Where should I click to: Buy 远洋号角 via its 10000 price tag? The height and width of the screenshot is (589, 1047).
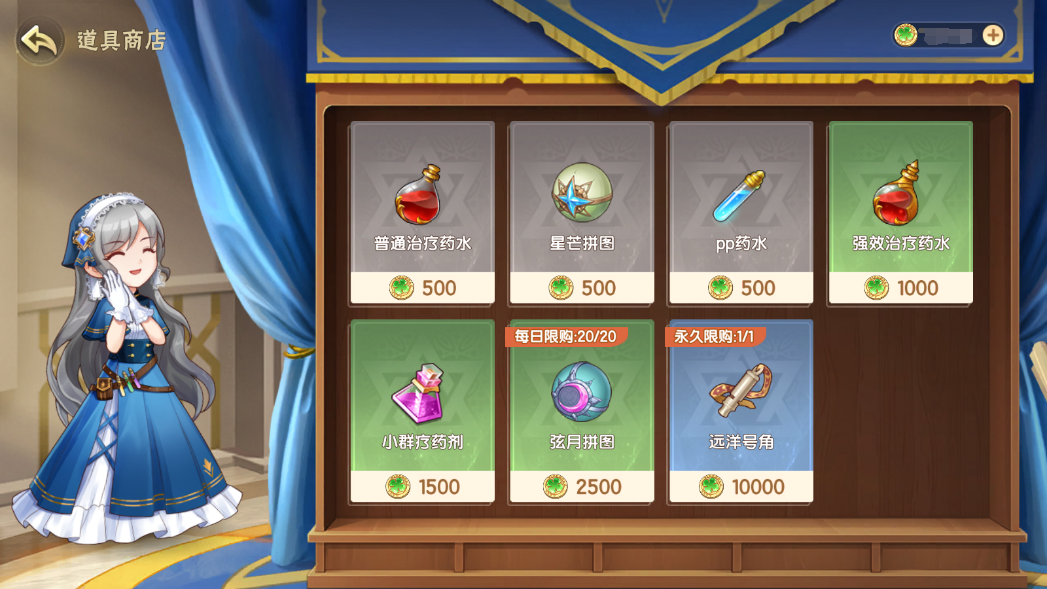click(x=741, y=487)
